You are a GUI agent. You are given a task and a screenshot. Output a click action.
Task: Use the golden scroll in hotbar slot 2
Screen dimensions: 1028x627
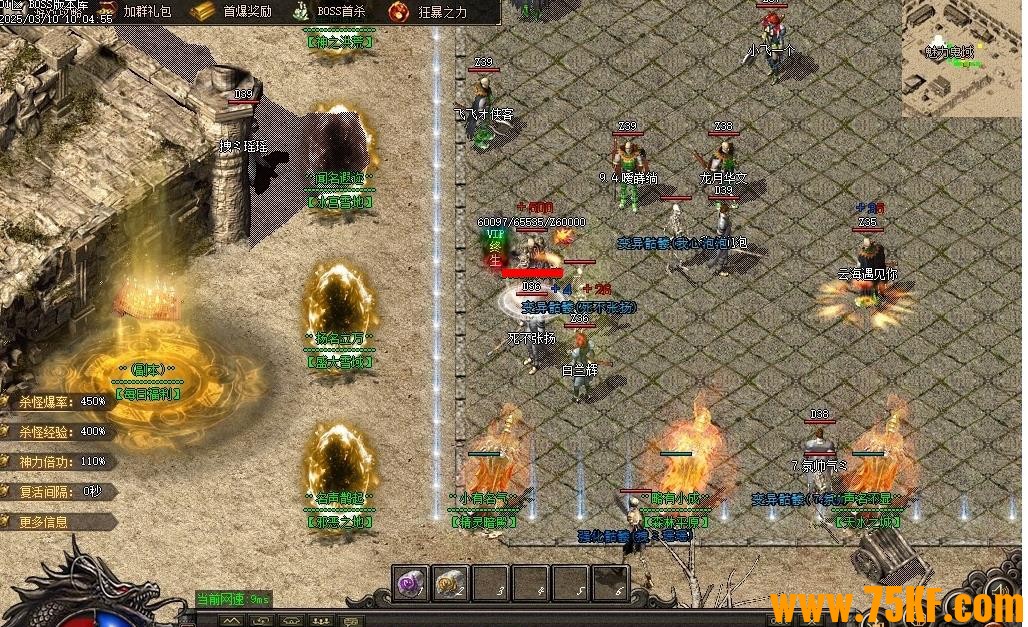[450, 583]
